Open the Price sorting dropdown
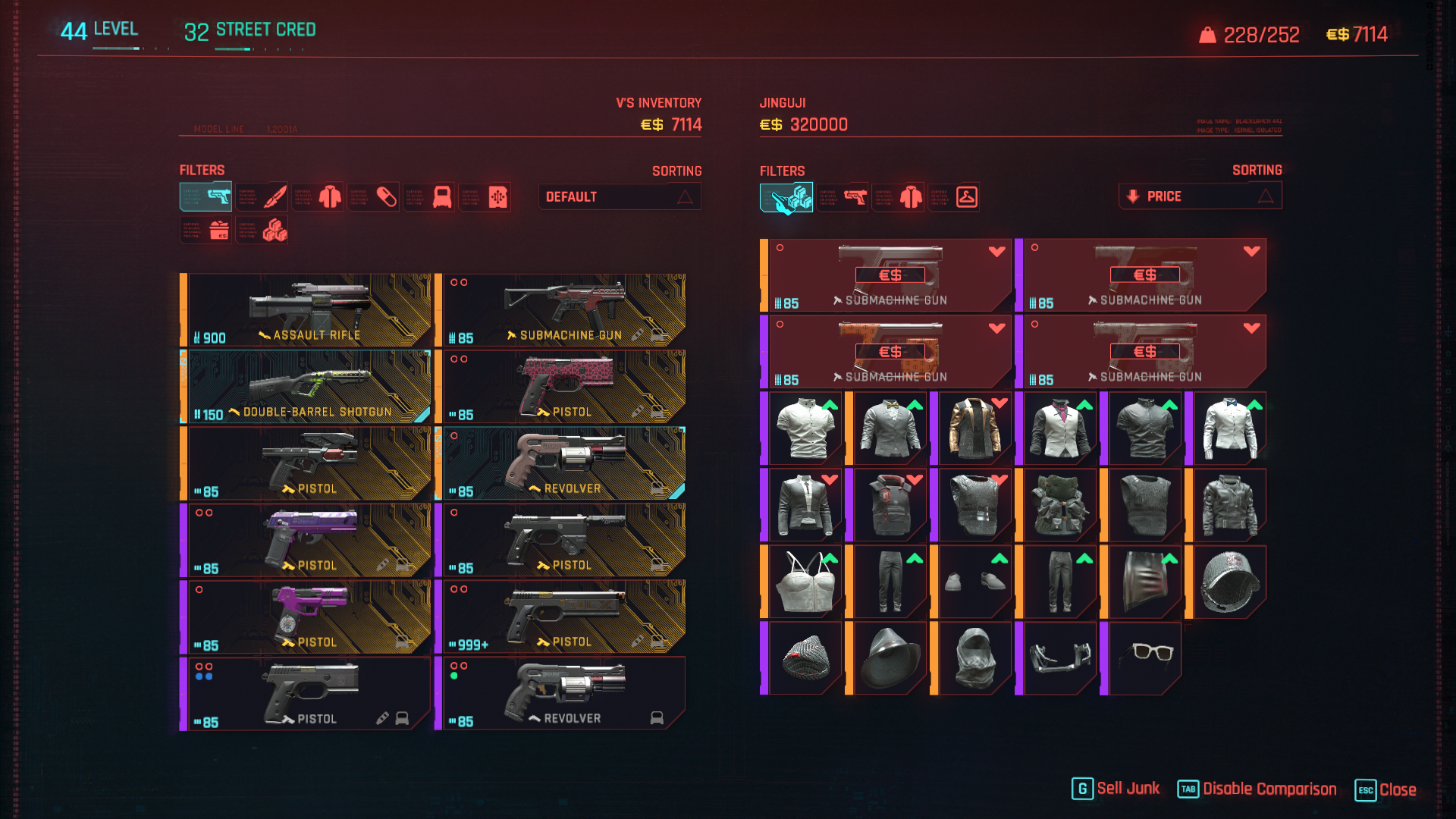 1200,196
